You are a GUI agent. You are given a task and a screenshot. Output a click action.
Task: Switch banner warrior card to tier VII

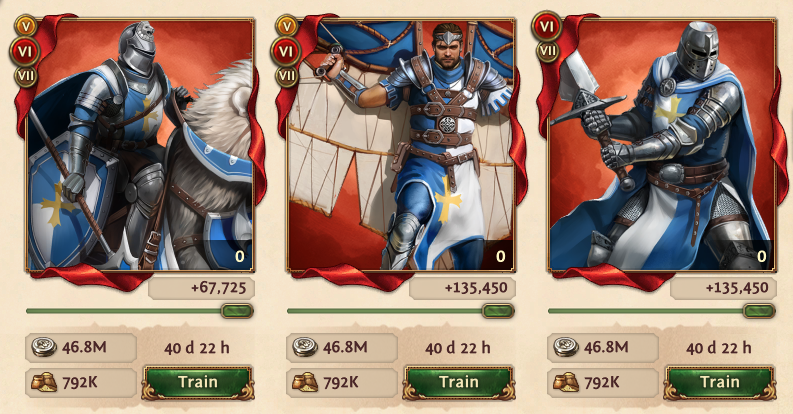point(287,73)
